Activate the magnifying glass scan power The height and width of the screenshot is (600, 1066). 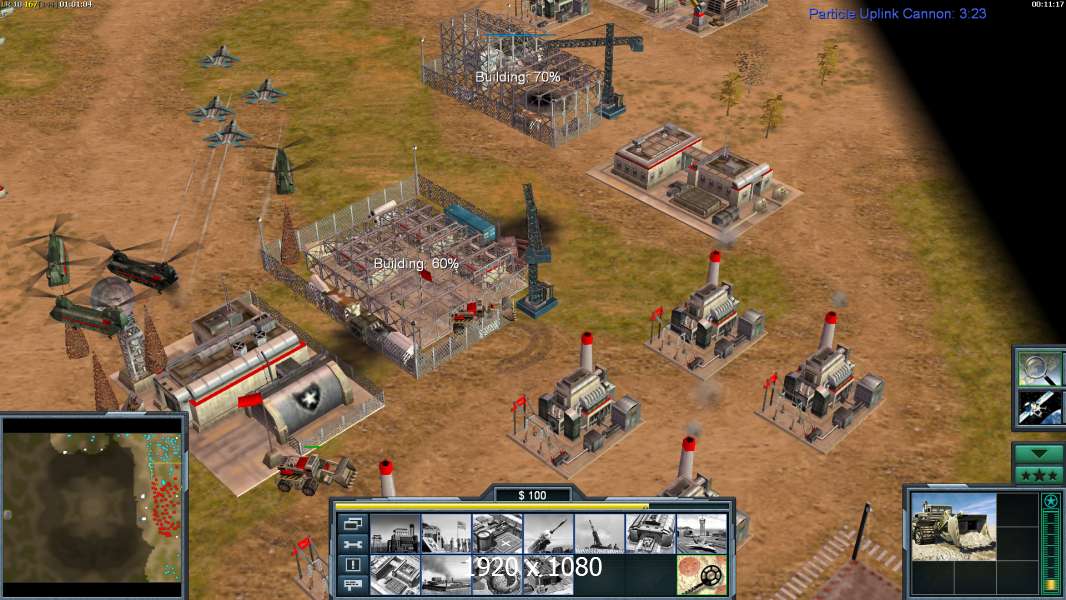(x=1039, y=369)
